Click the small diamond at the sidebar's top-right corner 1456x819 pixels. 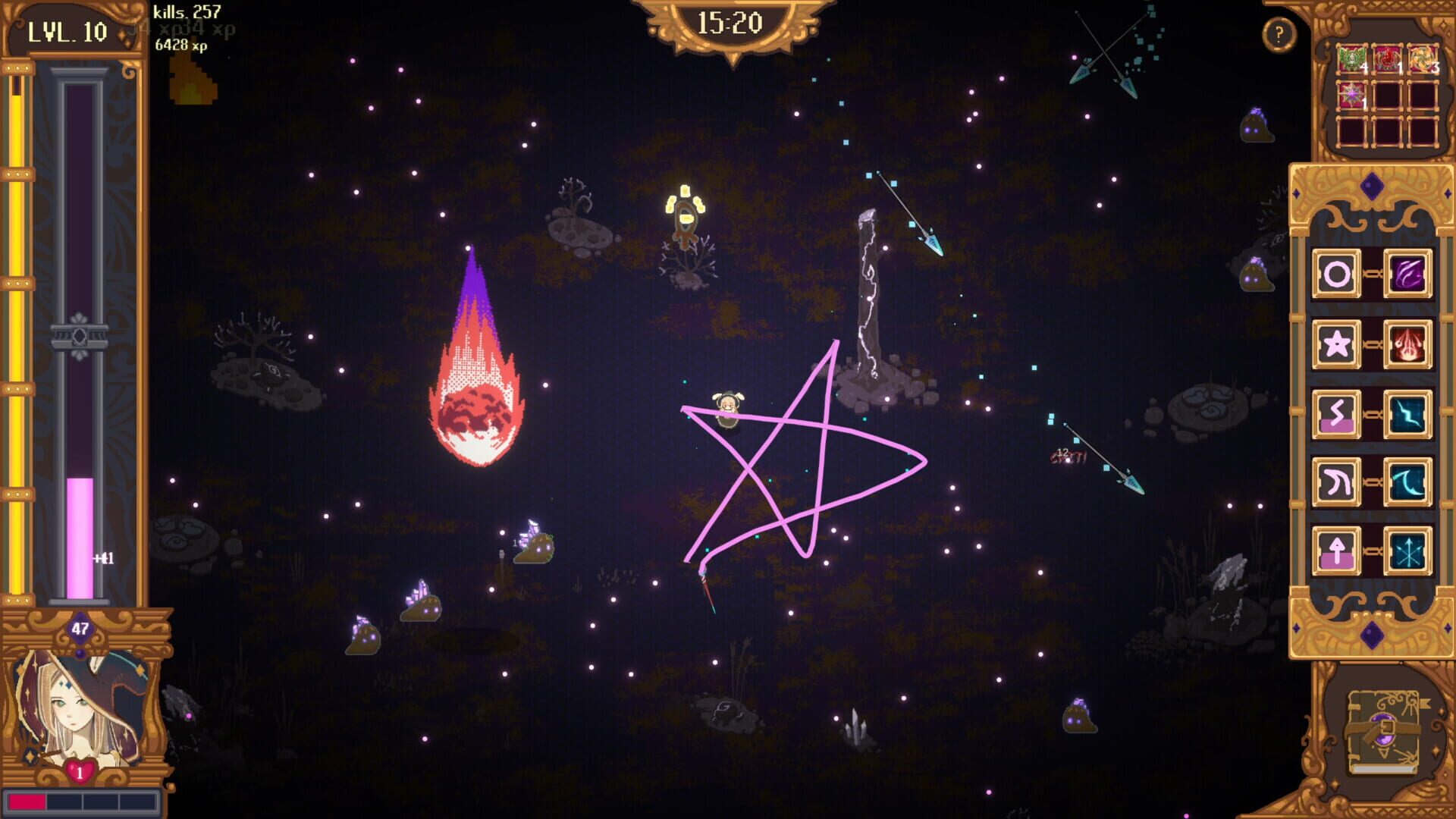1447,195
